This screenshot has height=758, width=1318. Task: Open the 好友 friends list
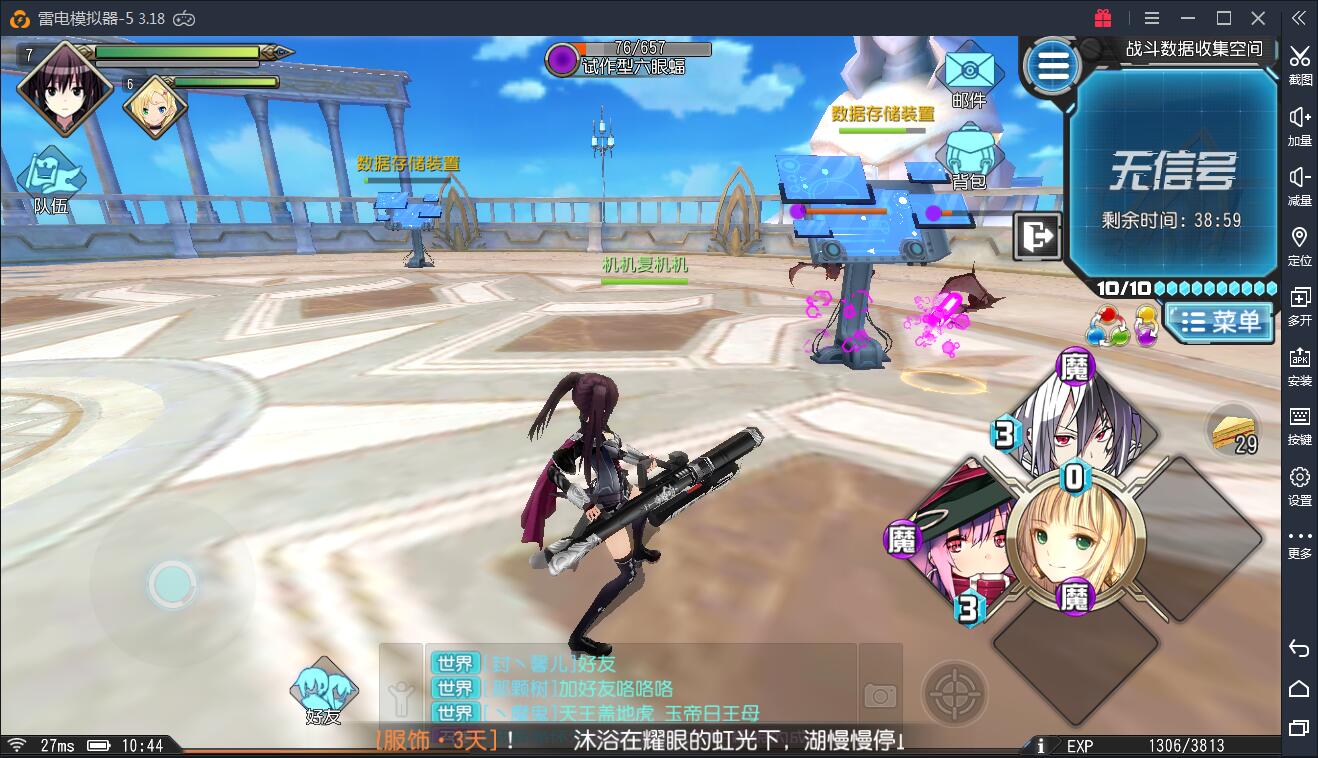pyautogui.click(x=323, y=690)
